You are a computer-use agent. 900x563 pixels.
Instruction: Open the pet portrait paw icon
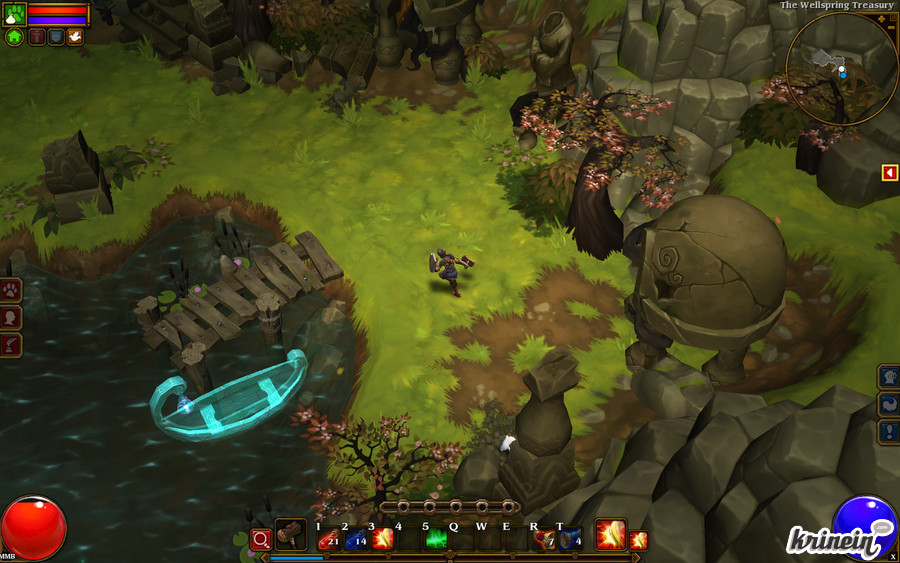point(14,13)
